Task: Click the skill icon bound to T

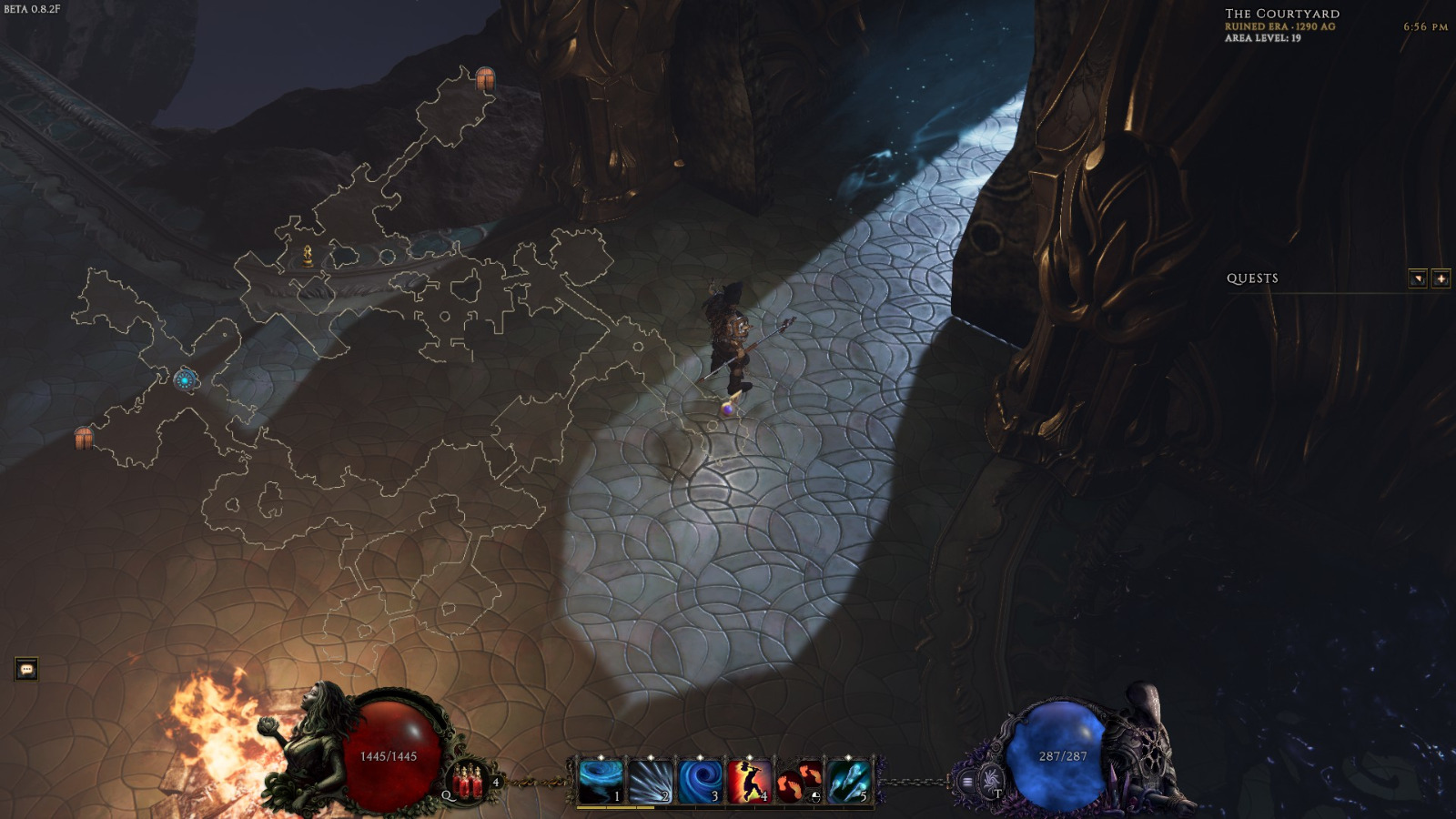Action: pos(990,780)
